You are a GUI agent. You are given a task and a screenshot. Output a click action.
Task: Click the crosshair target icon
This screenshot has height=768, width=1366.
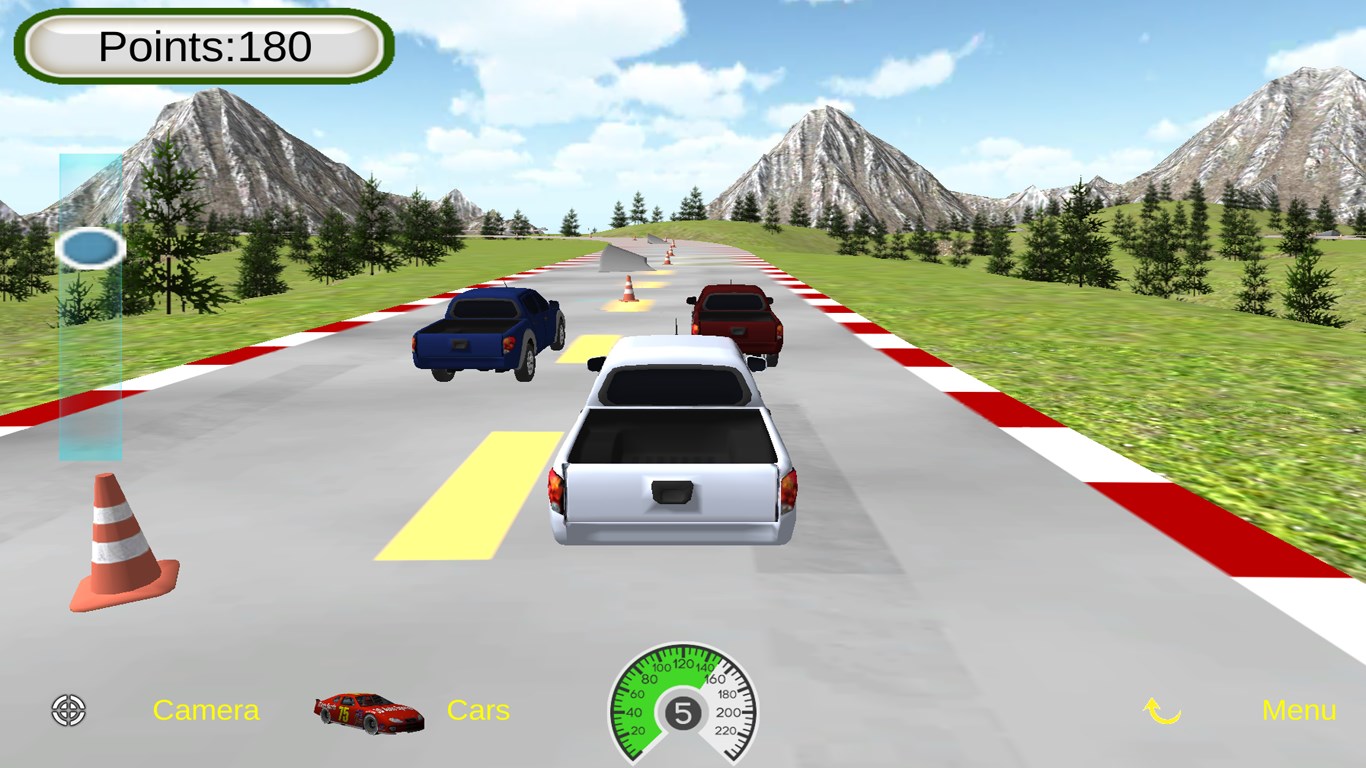click(69, 710)
